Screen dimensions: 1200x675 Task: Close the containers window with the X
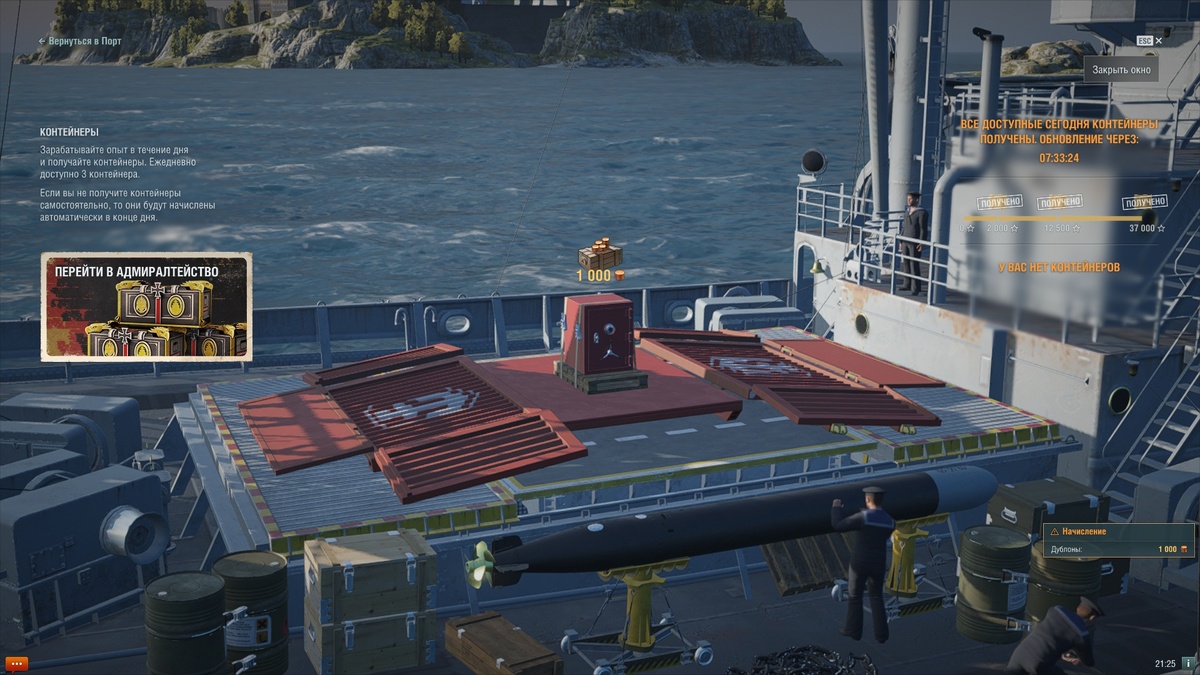pos(1159,41)
